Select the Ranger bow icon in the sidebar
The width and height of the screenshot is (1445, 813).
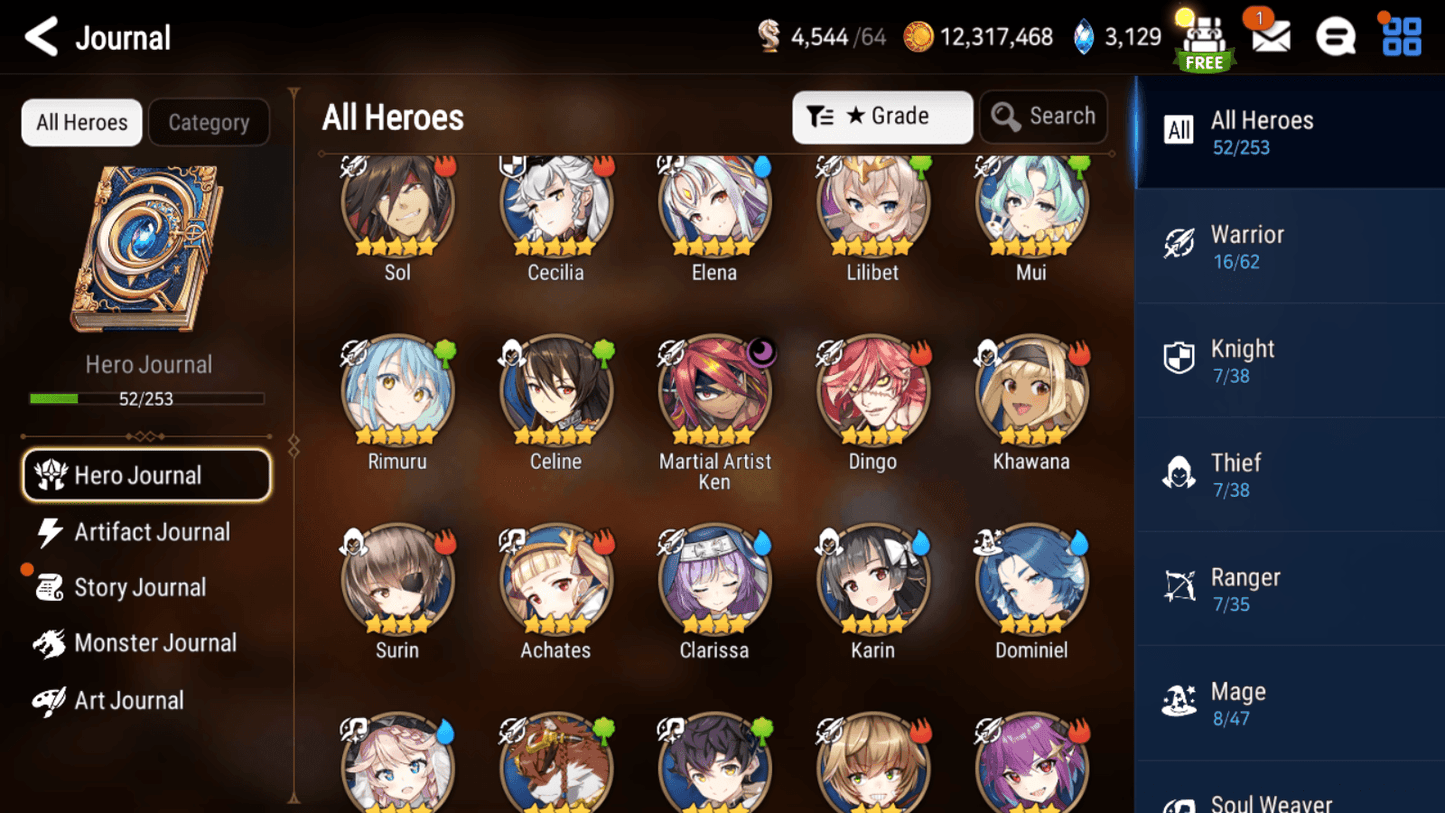click(1180, 588)
